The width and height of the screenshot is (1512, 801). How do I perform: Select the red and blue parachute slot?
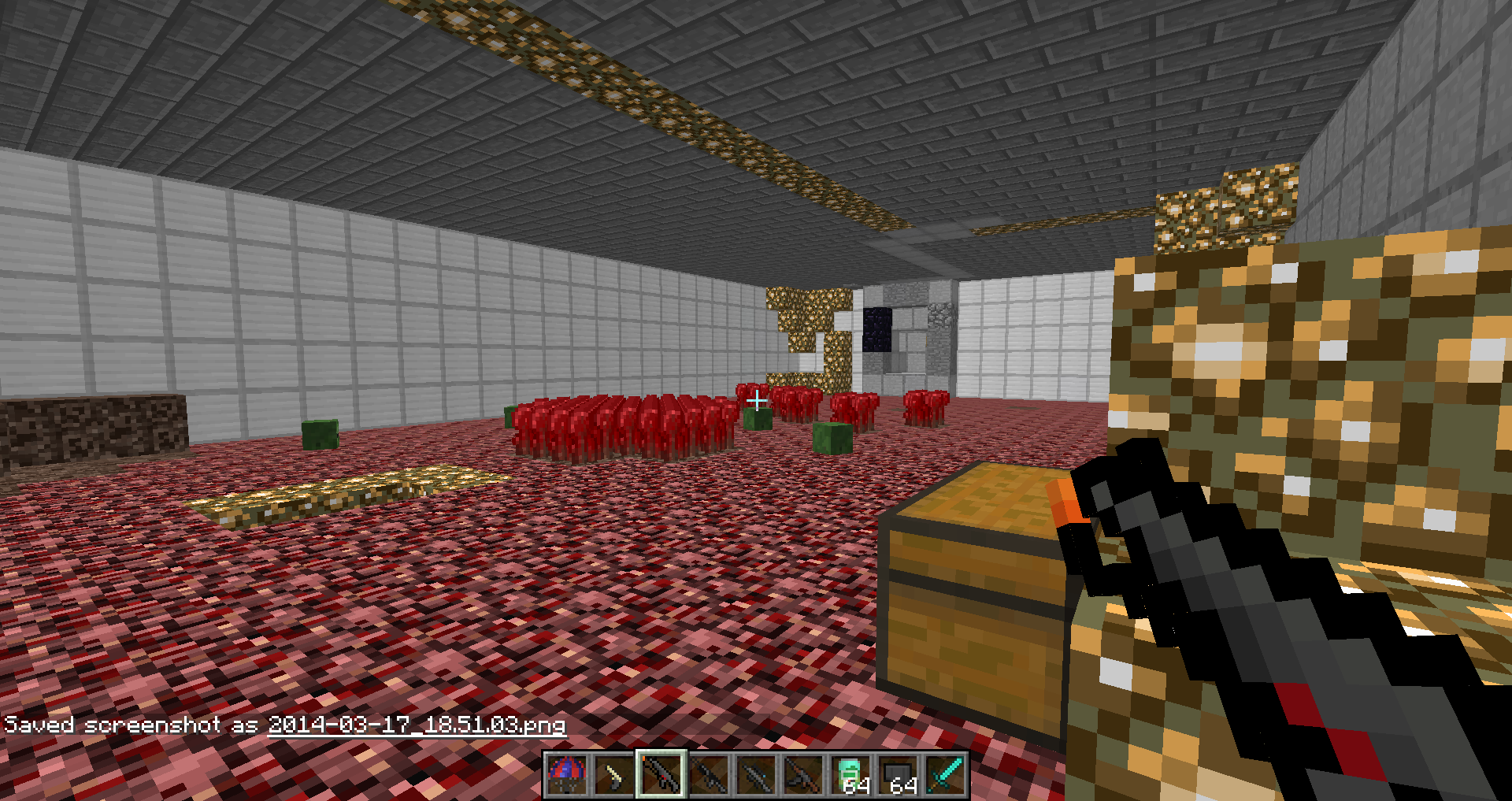[x=566, y=775]
